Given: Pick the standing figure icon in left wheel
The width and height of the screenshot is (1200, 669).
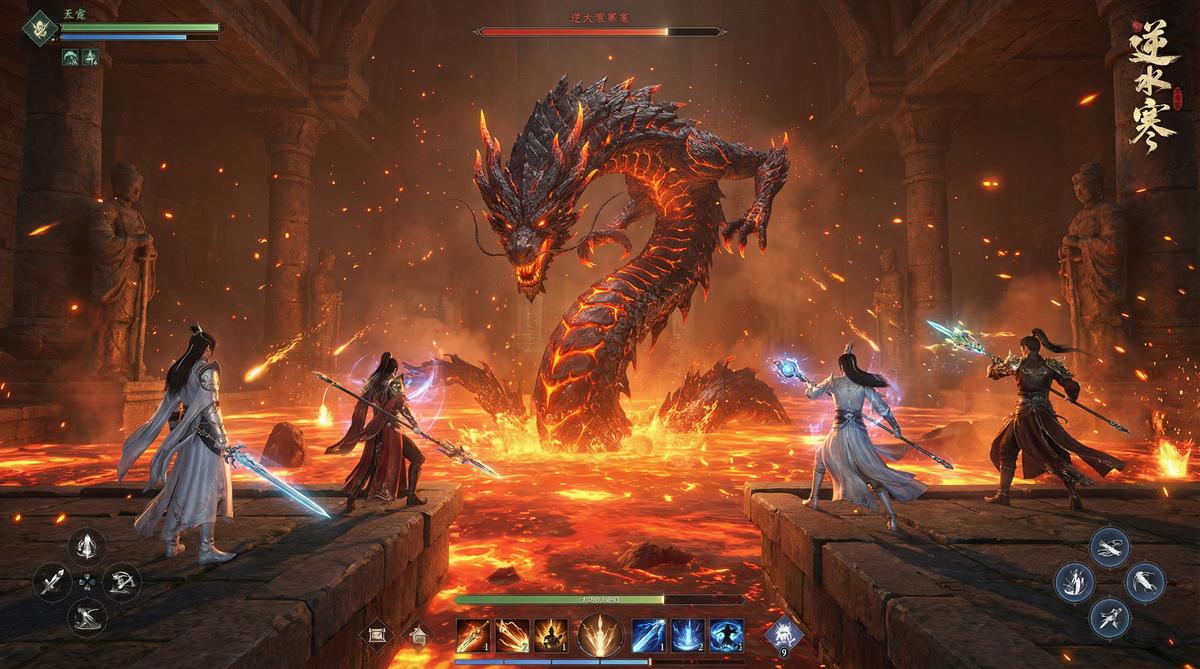Looking at the screenshot, I should (87, 546).
